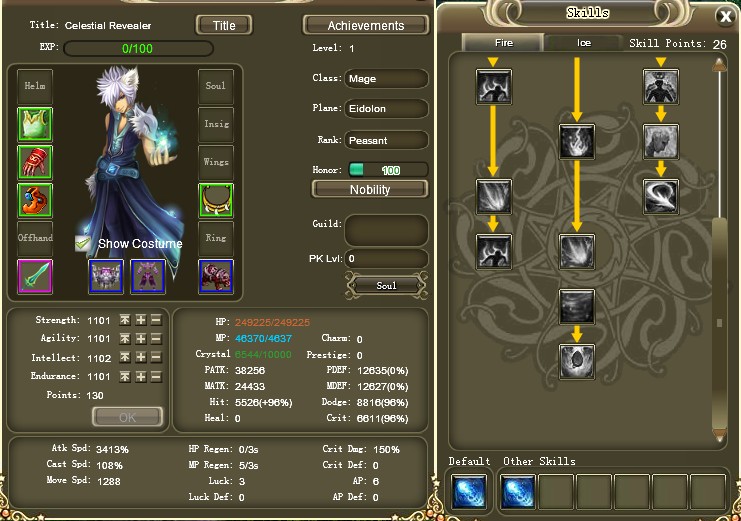Open the Achievements panel
Image resolution: width=741 pixels, height=521 pixels.
(366, 25)
